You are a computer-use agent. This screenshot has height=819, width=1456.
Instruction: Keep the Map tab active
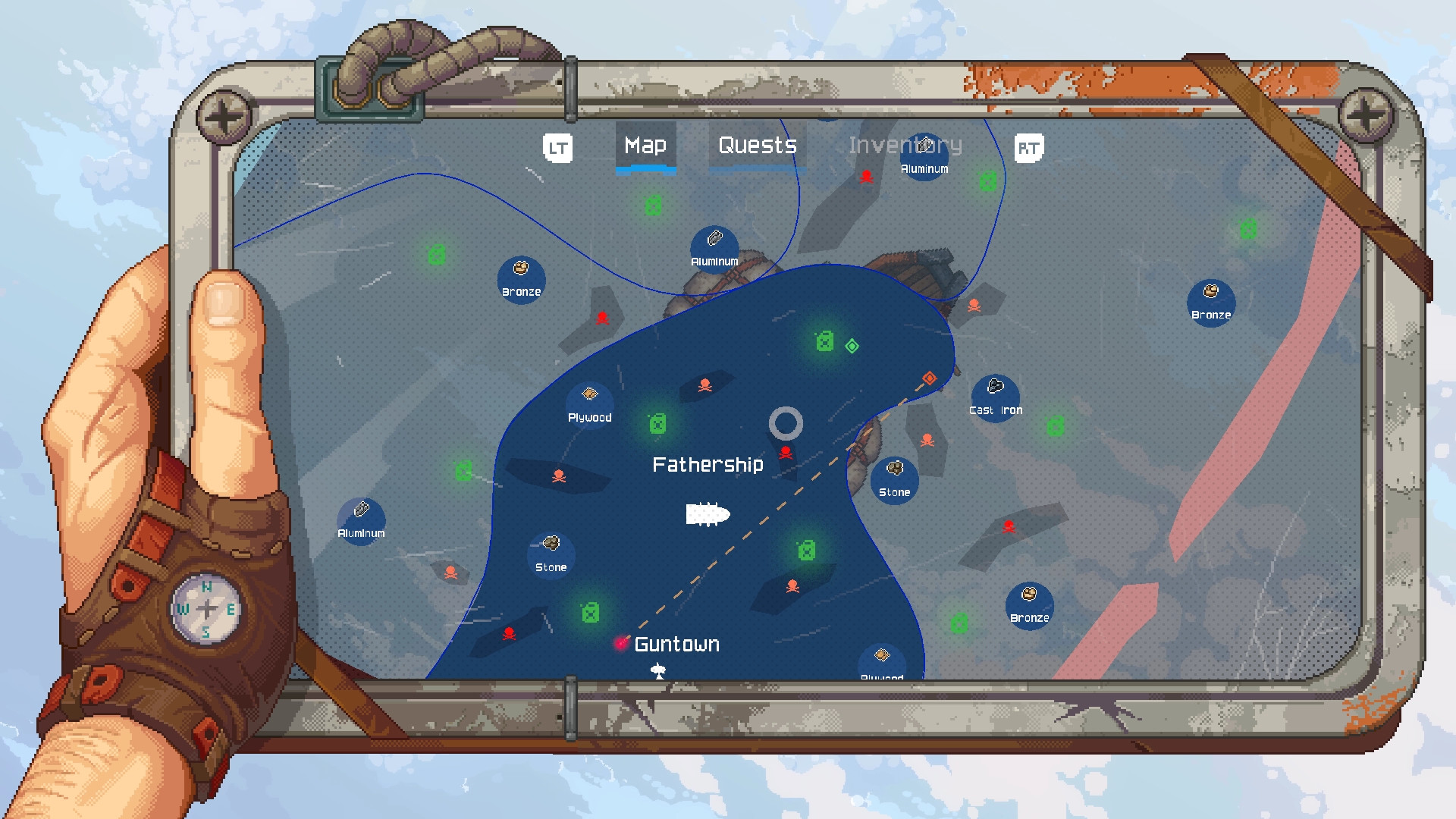click(645, 145)
